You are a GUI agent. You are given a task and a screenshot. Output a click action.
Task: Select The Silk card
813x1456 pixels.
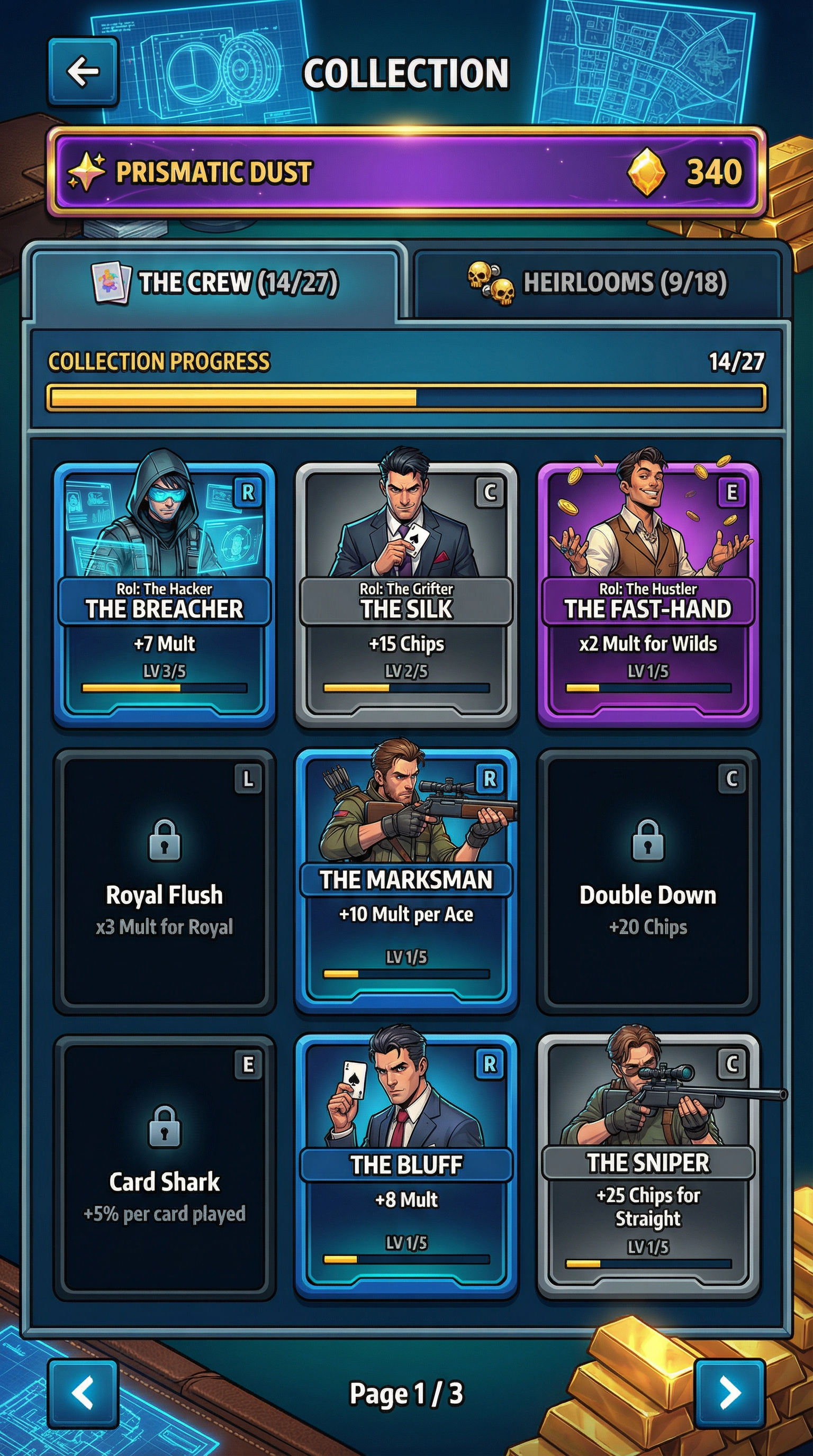click(406, 594)
